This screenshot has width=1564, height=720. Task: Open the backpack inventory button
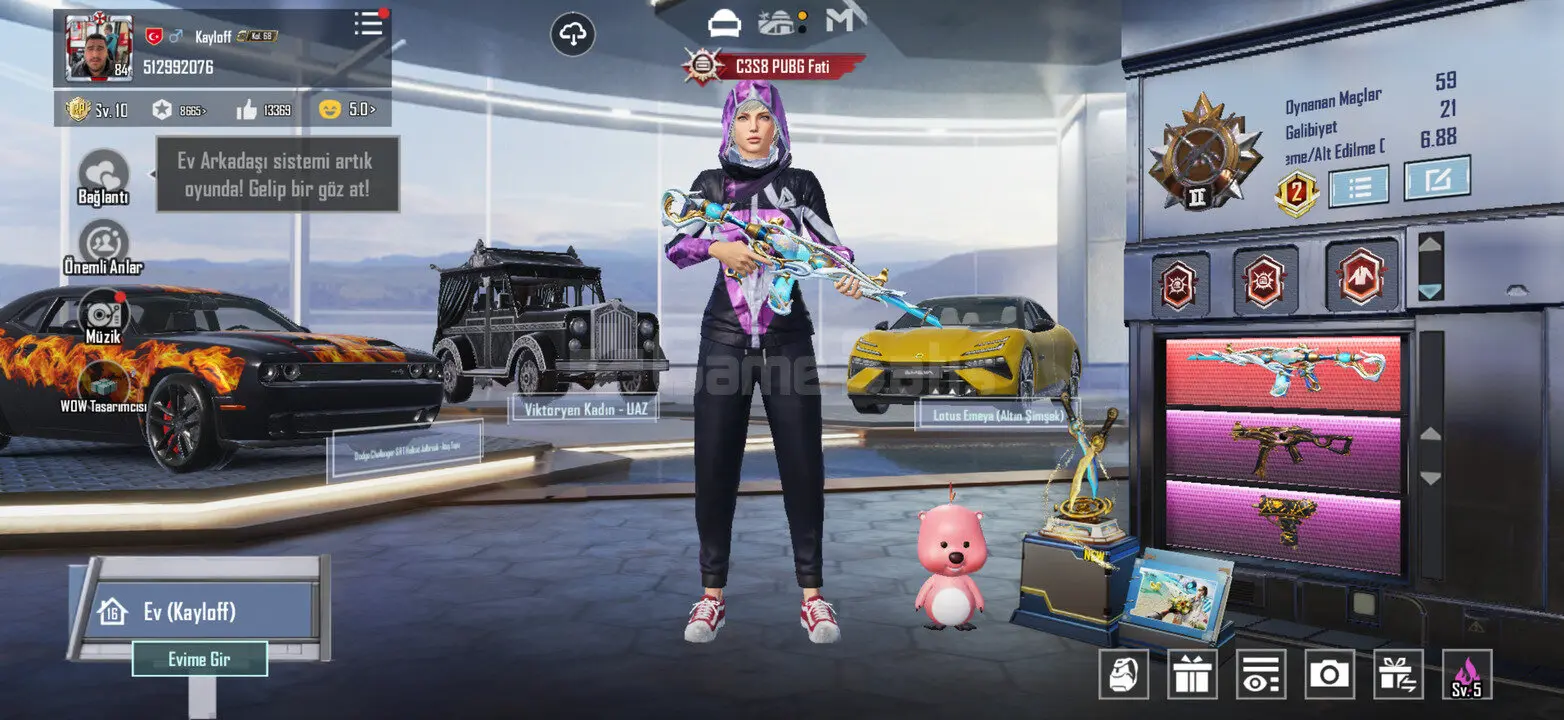1124,675
